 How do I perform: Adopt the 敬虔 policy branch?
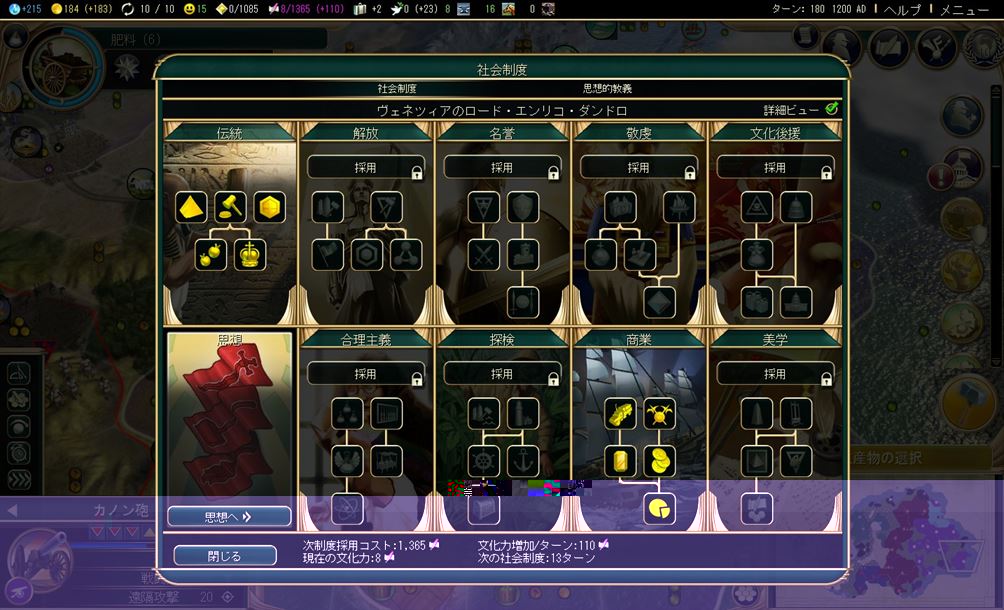638,168
